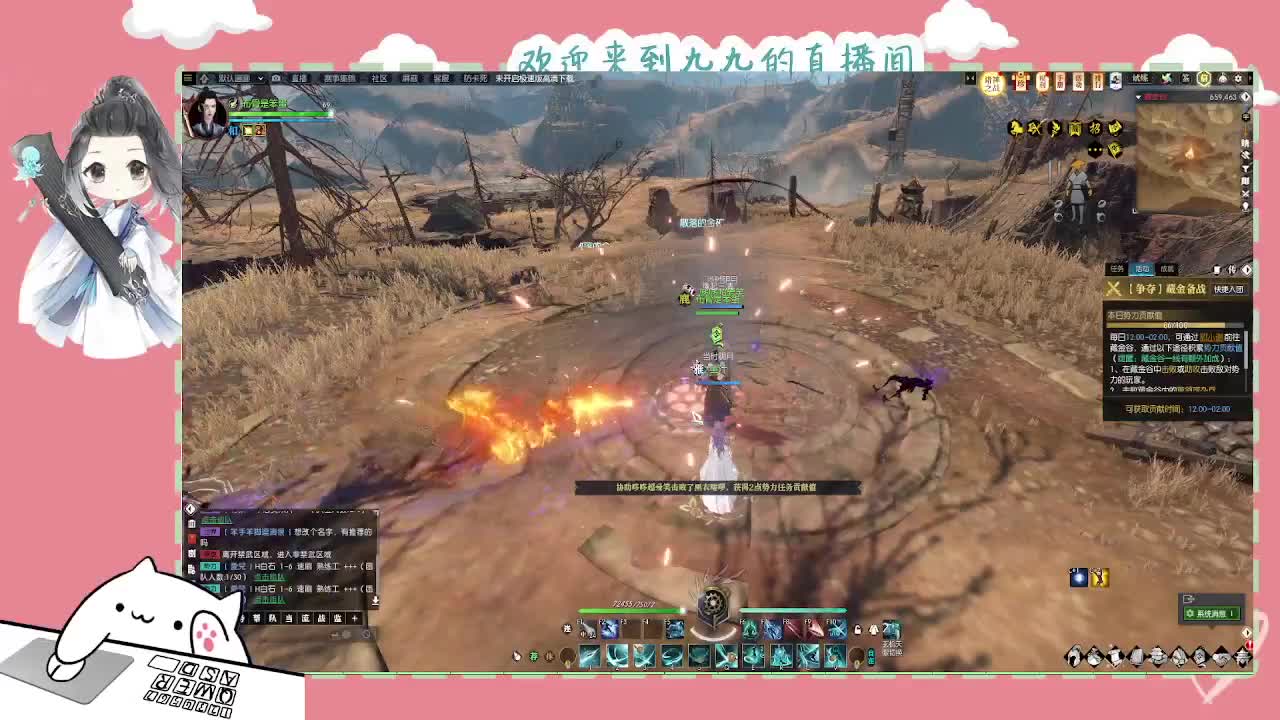Click the 快捷入团 button
This screenshot has height=720, width=1280.
(1229, 289)
